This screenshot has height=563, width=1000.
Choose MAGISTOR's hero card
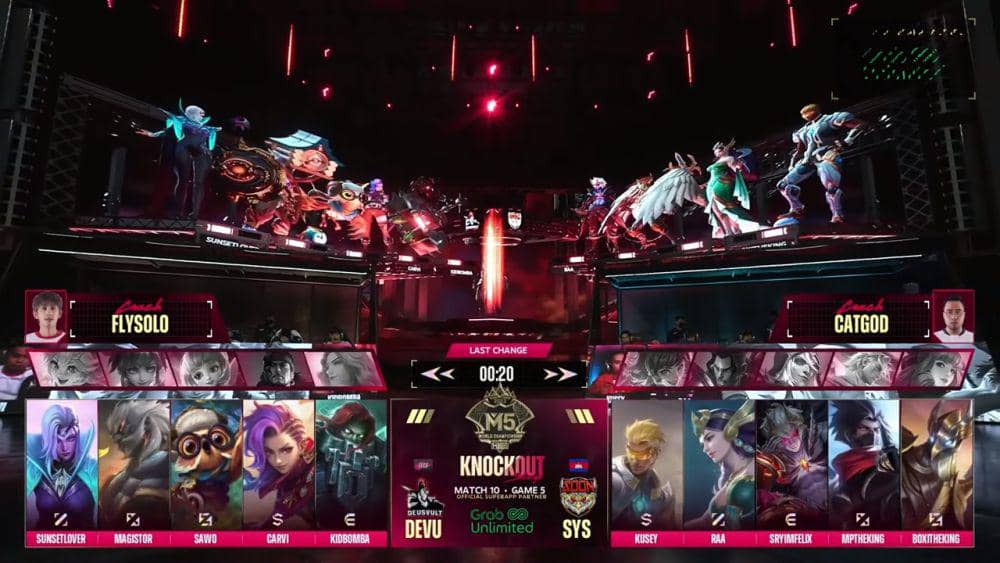point(134,463)
